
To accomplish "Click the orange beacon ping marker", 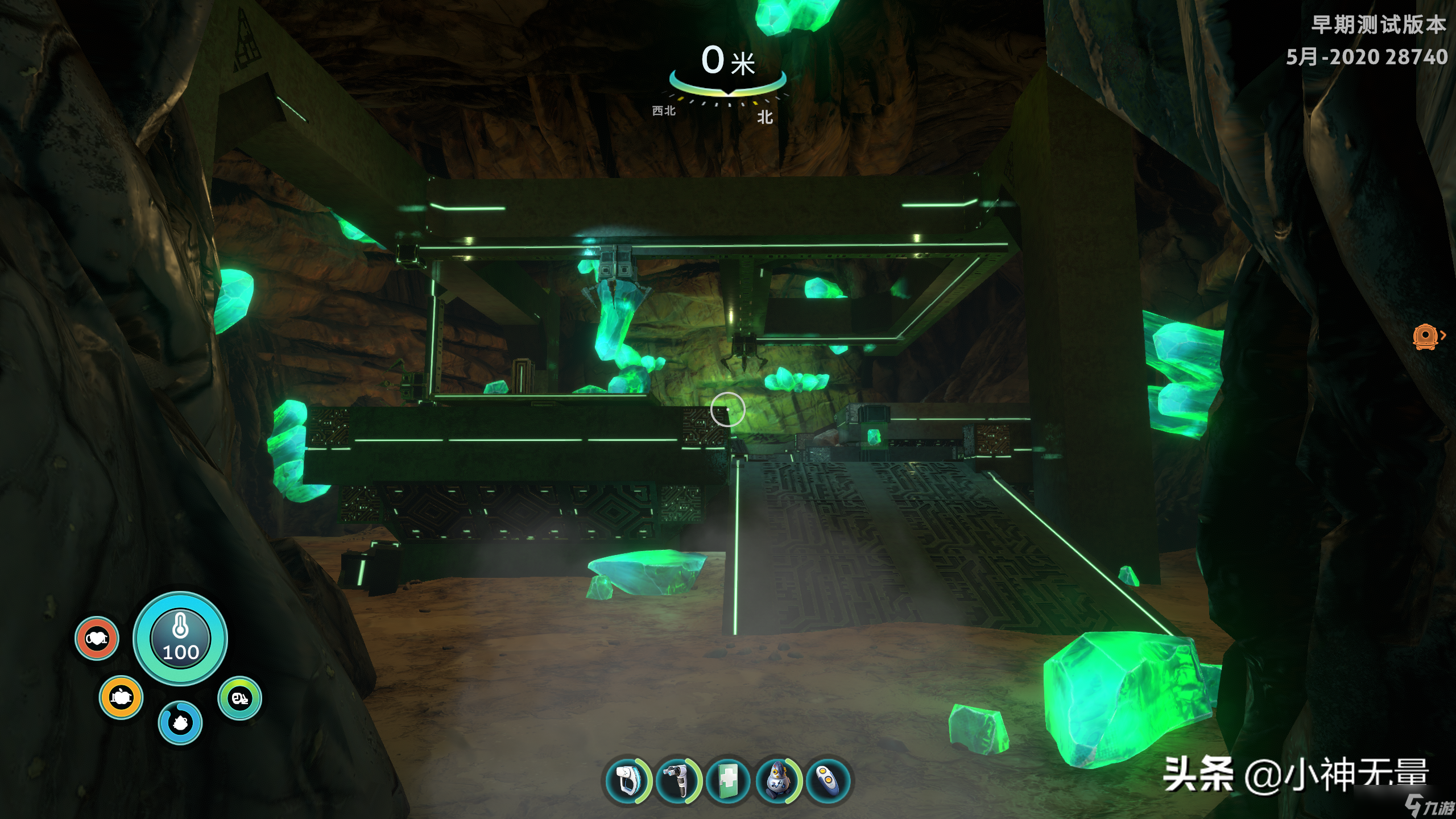I will tap(1425, 336).
